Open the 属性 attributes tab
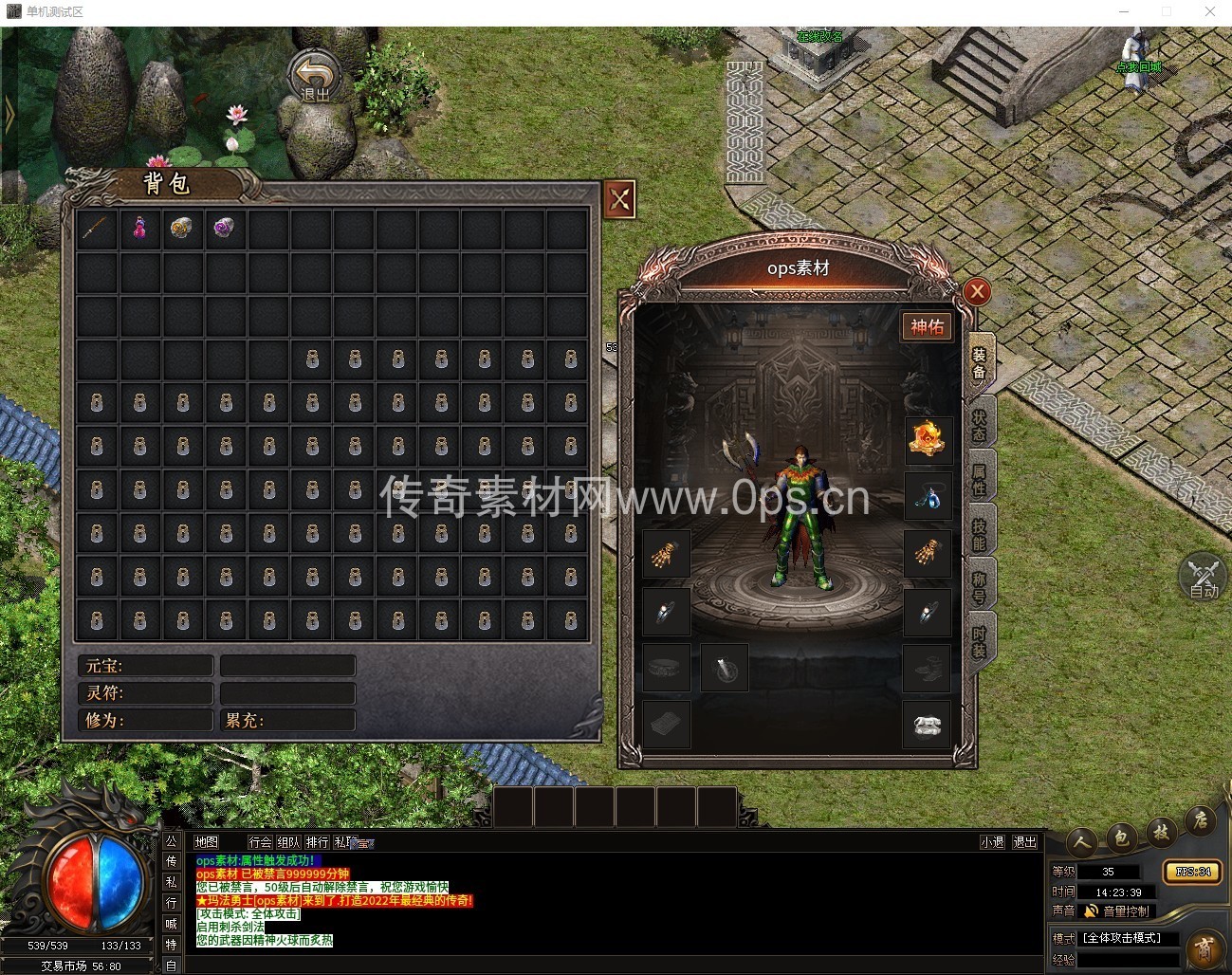The image size is (1232, 975). [x=980, y=478]
